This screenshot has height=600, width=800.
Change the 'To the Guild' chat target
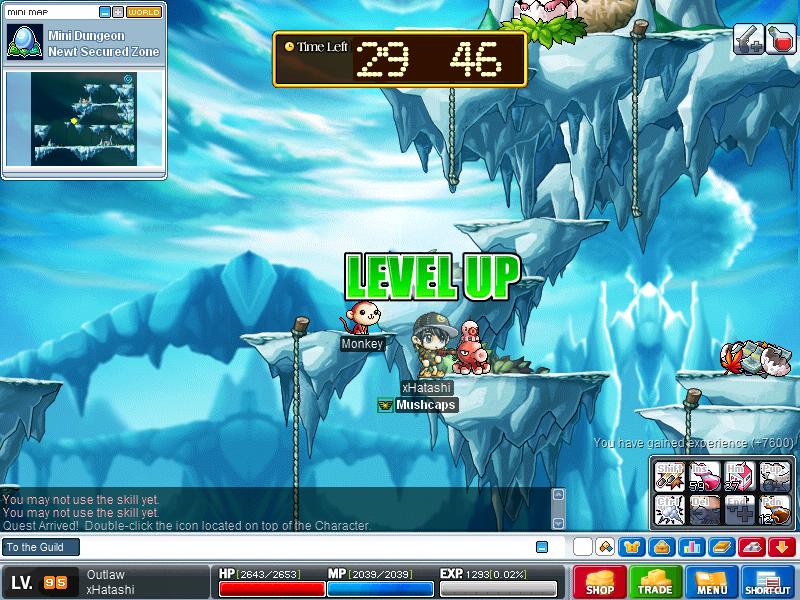pos(40,547)
